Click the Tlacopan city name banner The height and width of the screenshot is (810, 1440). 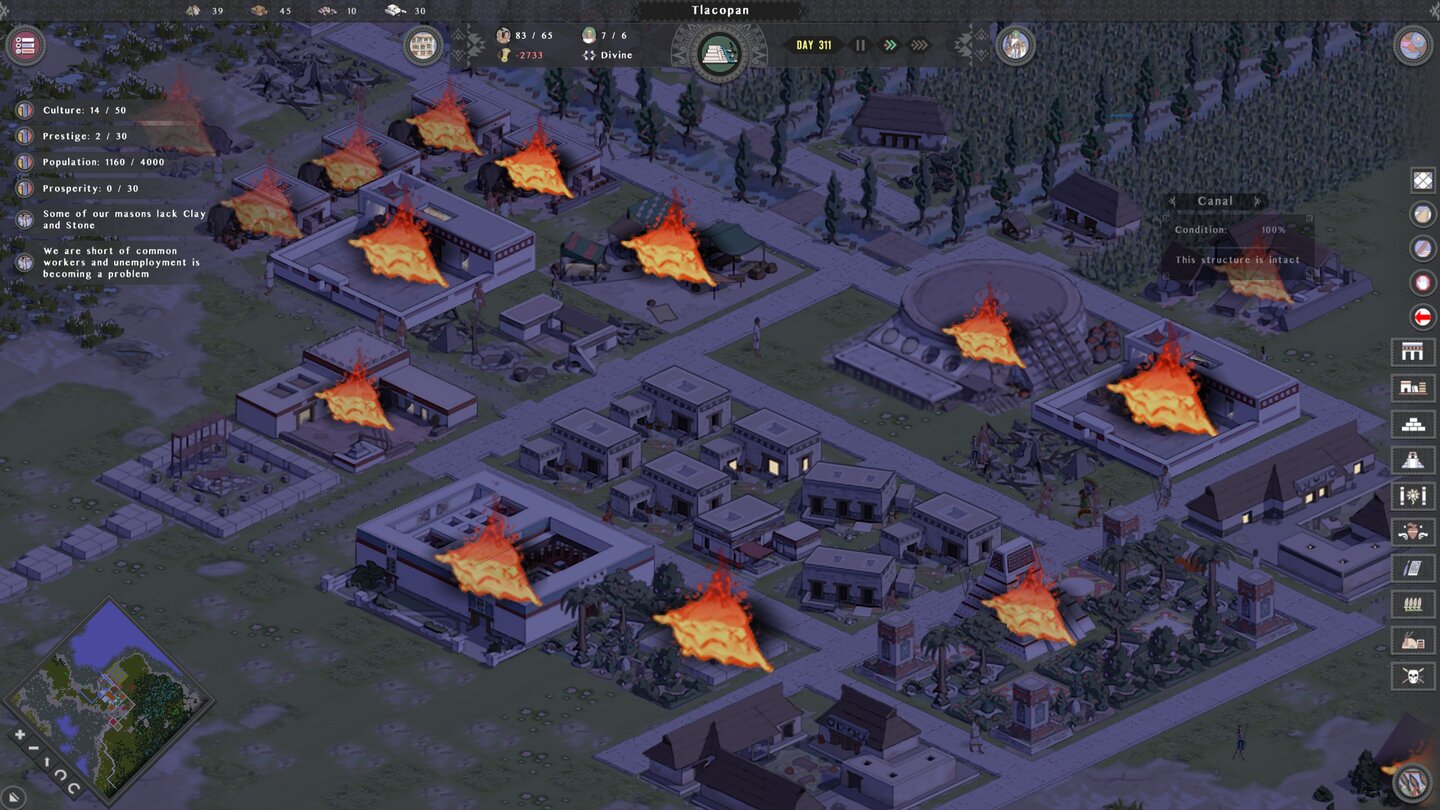pyautogui.click(x=719, y=9)
